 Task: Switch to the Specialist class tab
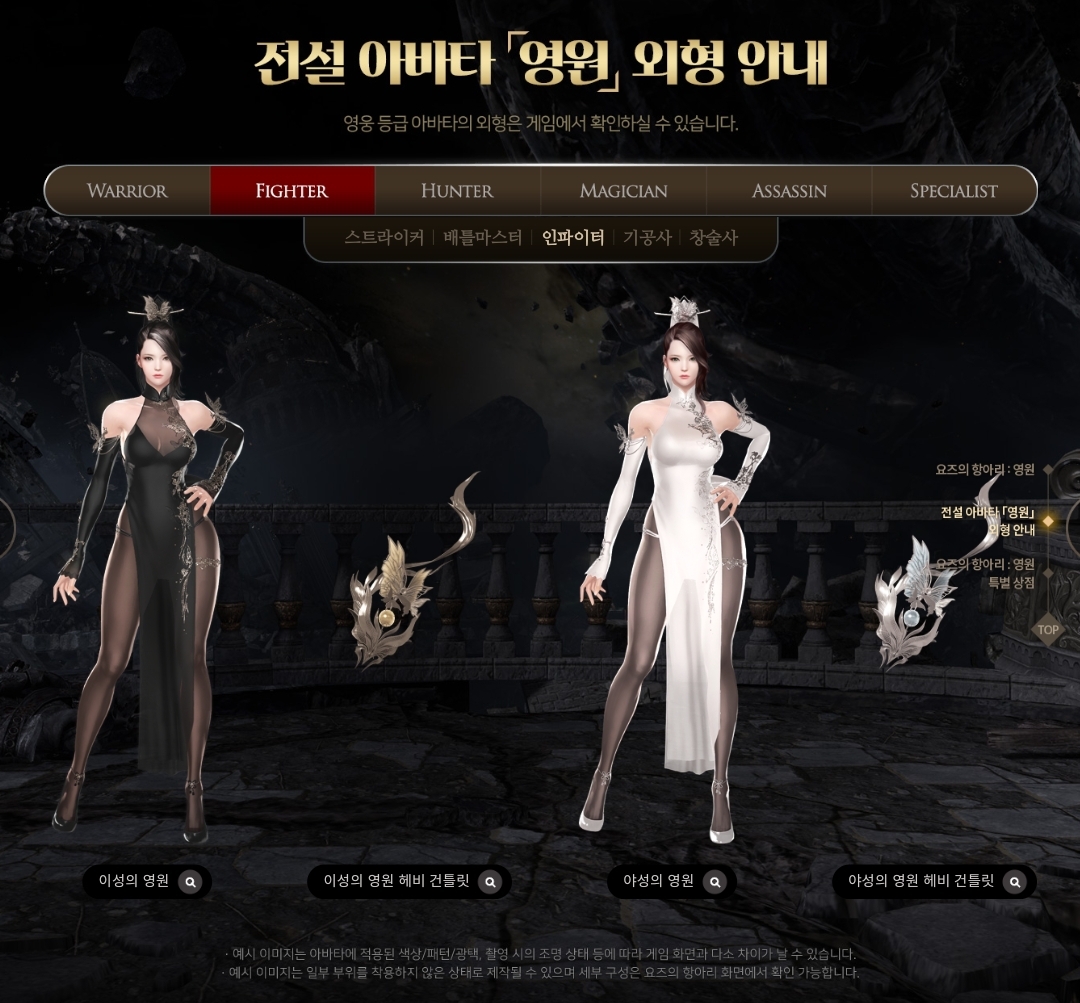pos(954,190)
